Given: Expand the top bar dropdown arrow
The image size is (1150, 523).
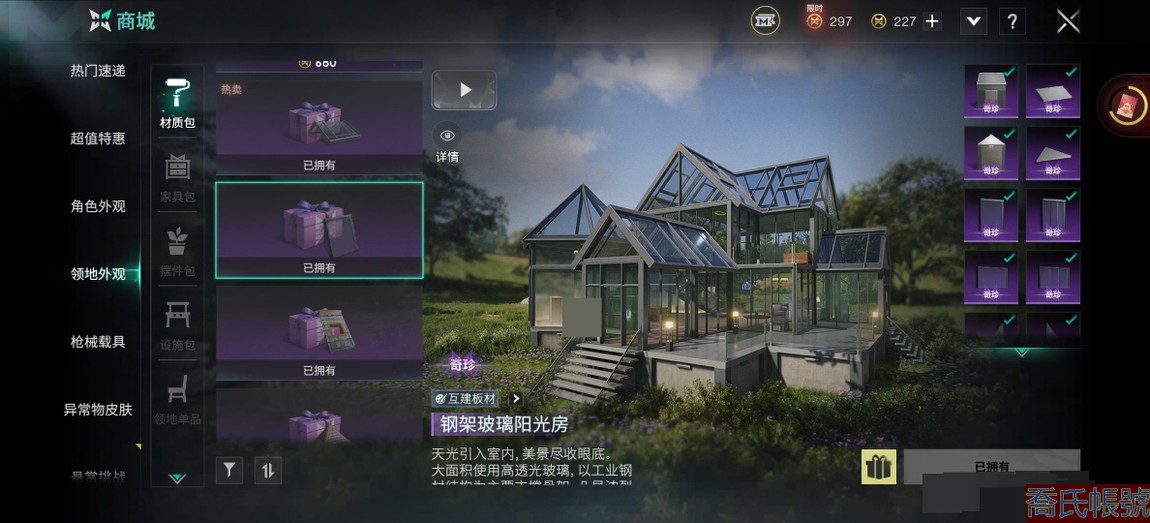Looking at the screenshot, I should [x=973, y=21].
